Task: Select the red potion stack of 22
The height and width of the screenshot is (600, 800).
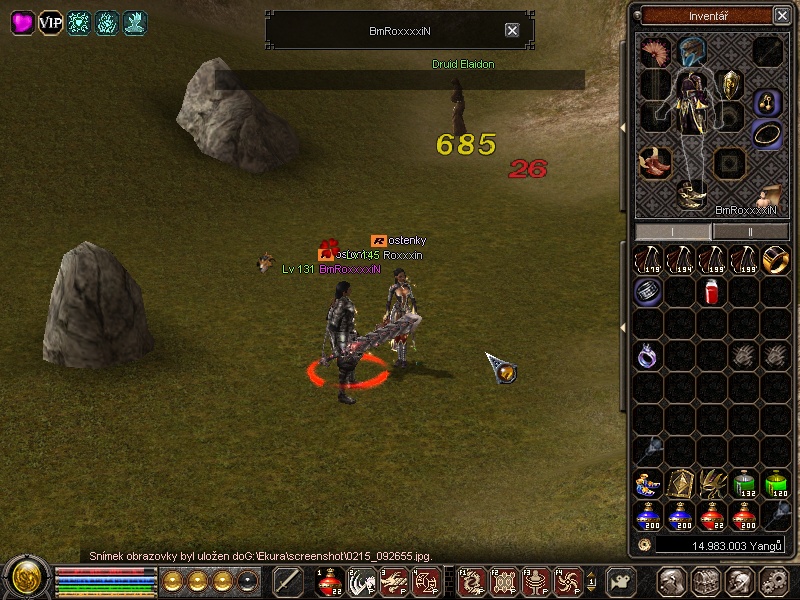Action: click(712, 516)
